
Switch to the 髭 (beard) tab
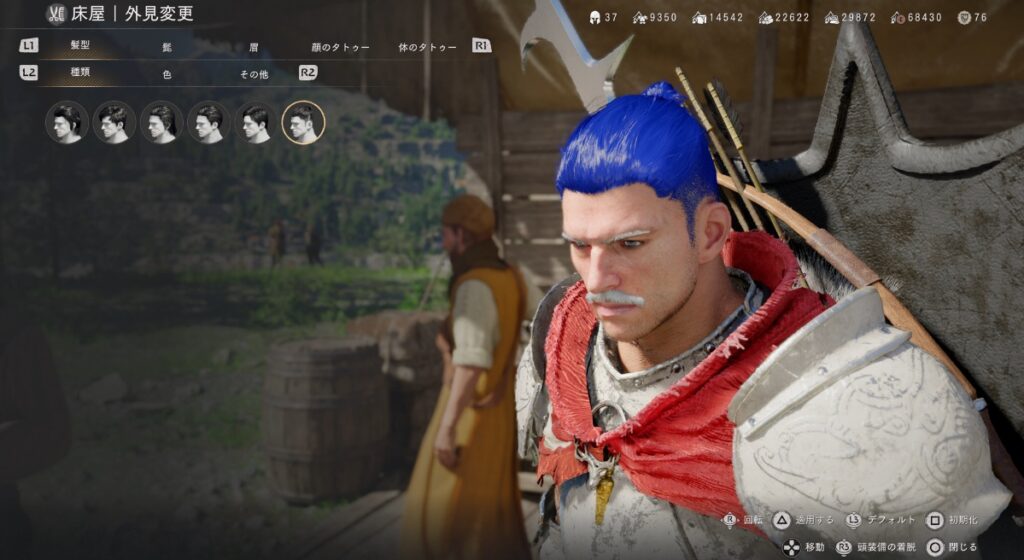[x=167, y=47]
